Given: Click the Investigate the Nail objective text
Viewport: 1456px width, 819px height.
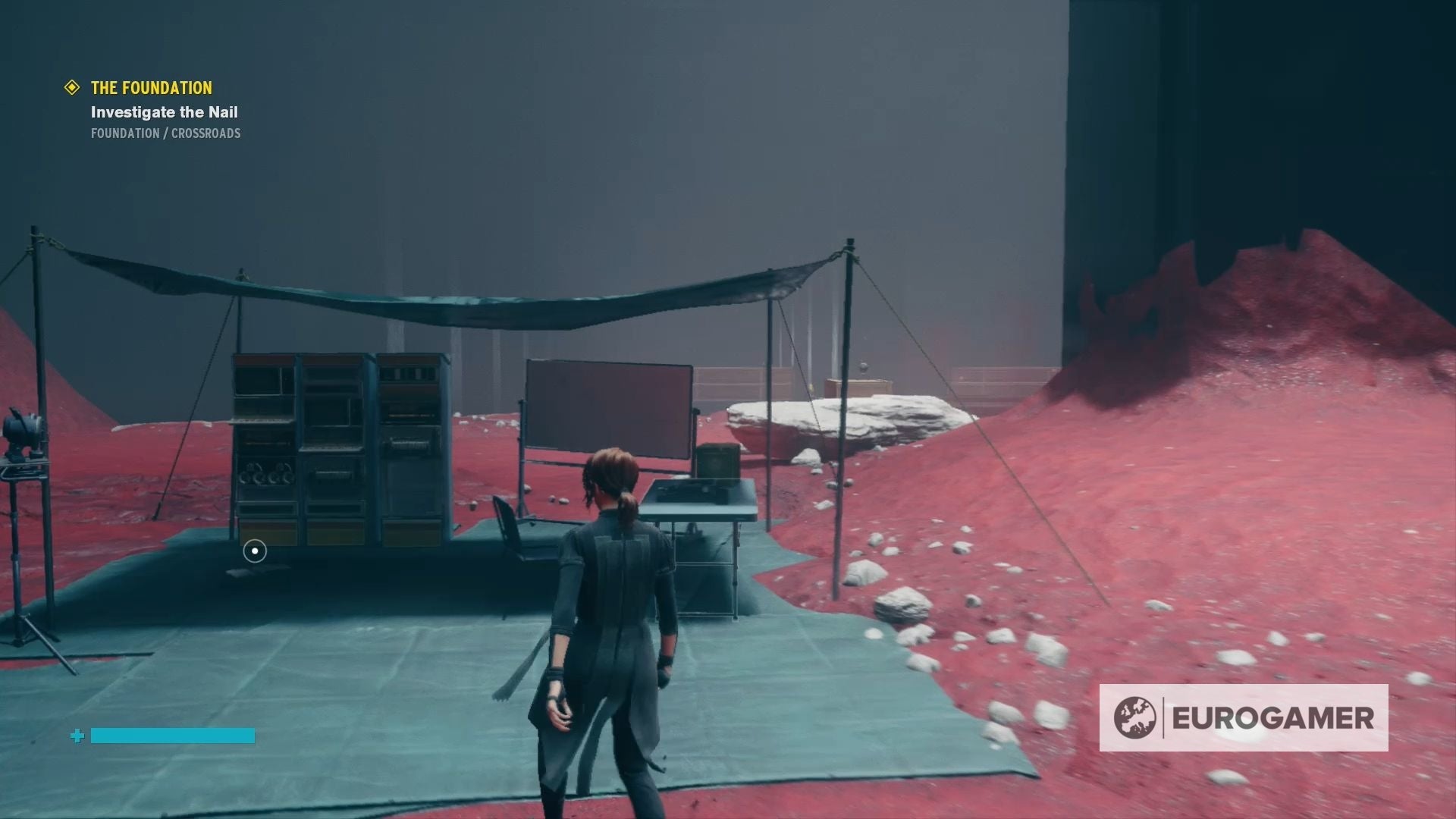Looking at the screenshot, I should (163, 112).
